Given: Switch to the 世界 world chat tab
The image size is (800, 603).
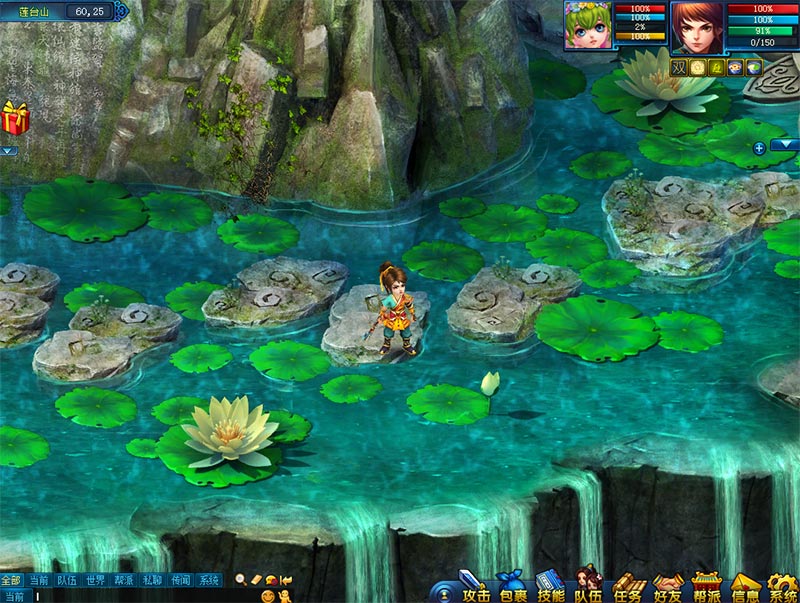Looking at the screenshot, I should (x=95, y=579).
